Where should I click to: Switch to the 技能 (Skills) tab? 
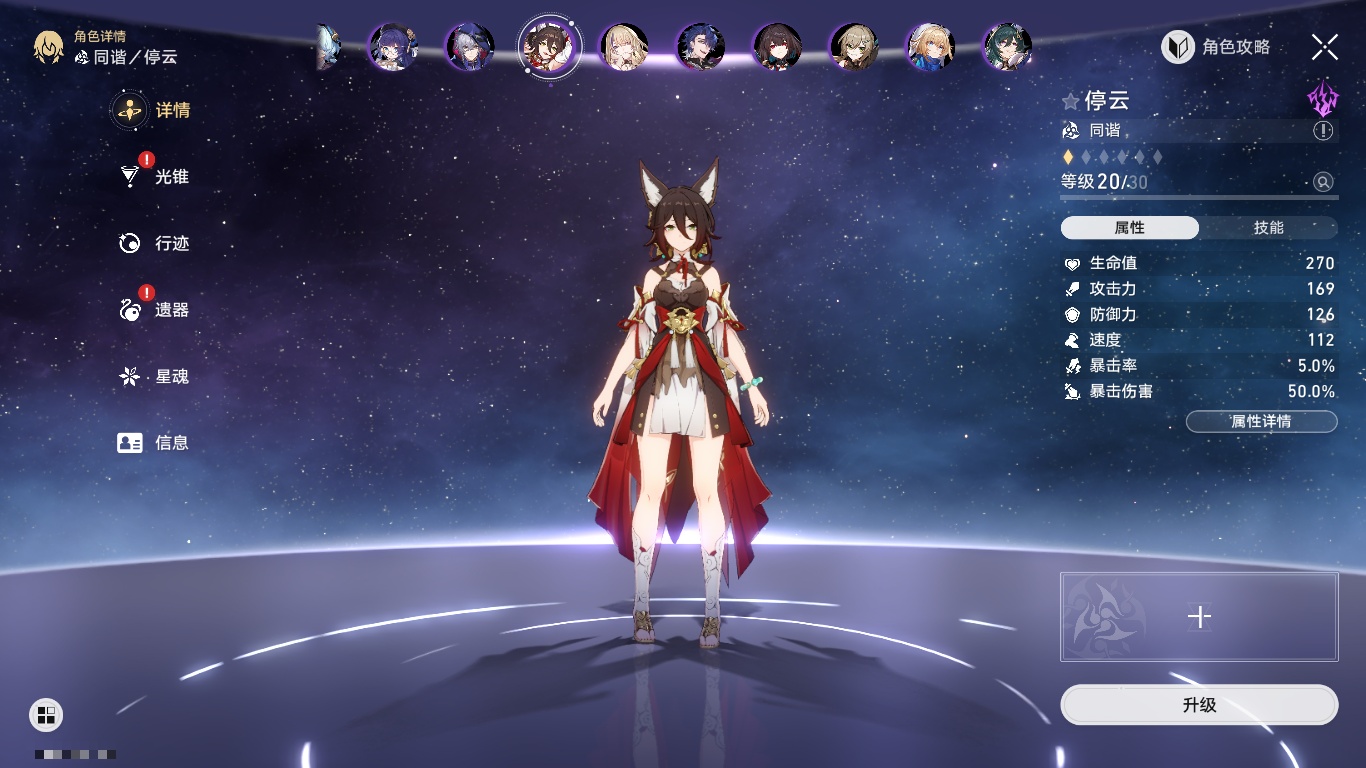pyautogui.click(x=1268, y=228)
